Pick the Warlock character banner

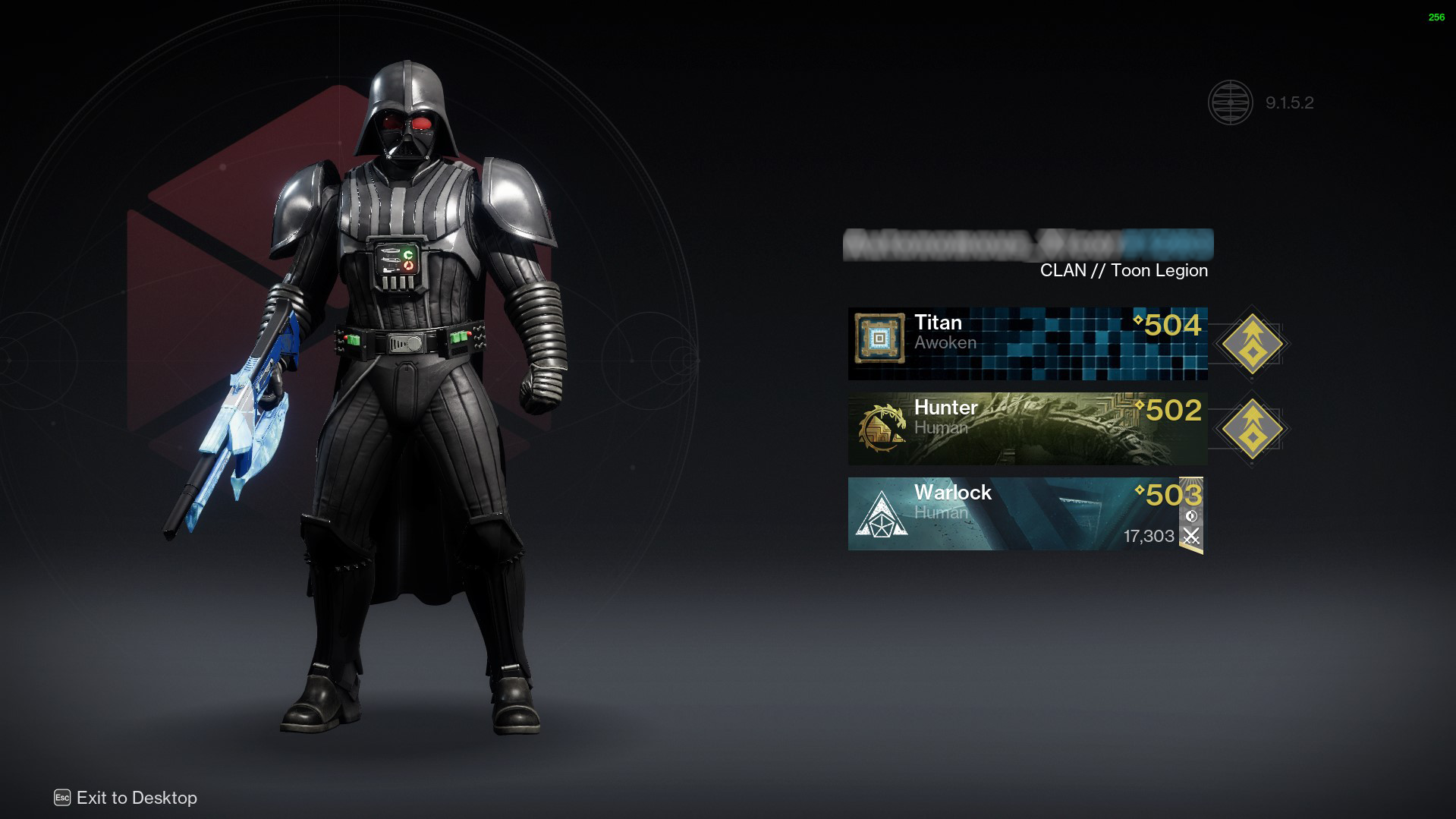point(1024,514)
